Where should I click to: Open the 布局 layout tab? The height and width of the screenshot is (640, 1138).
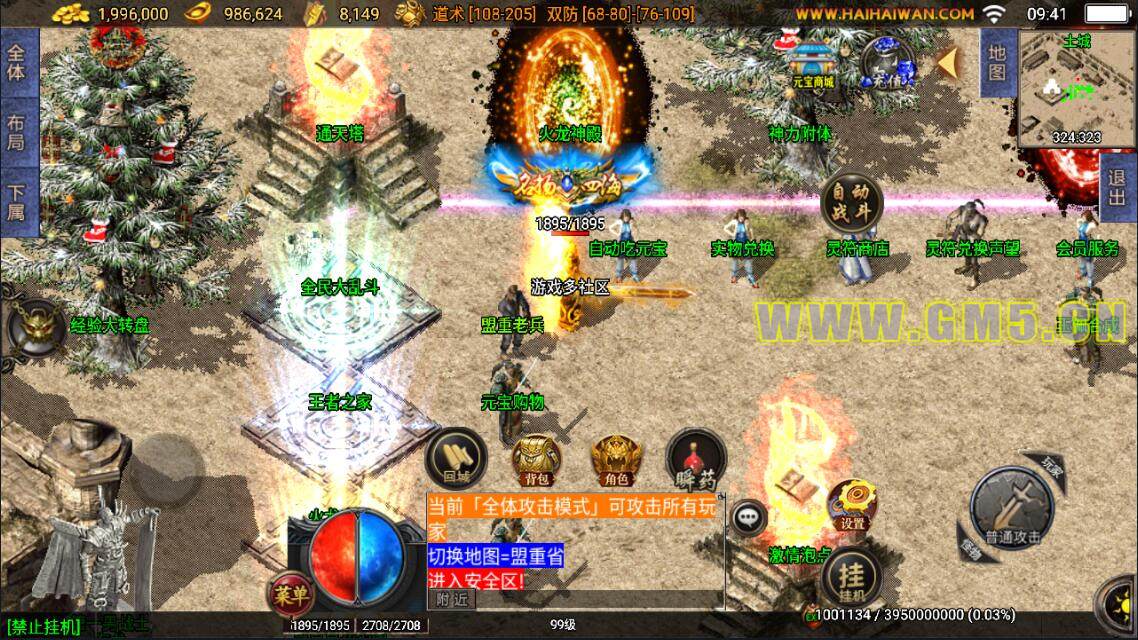[x=16, y=132]
